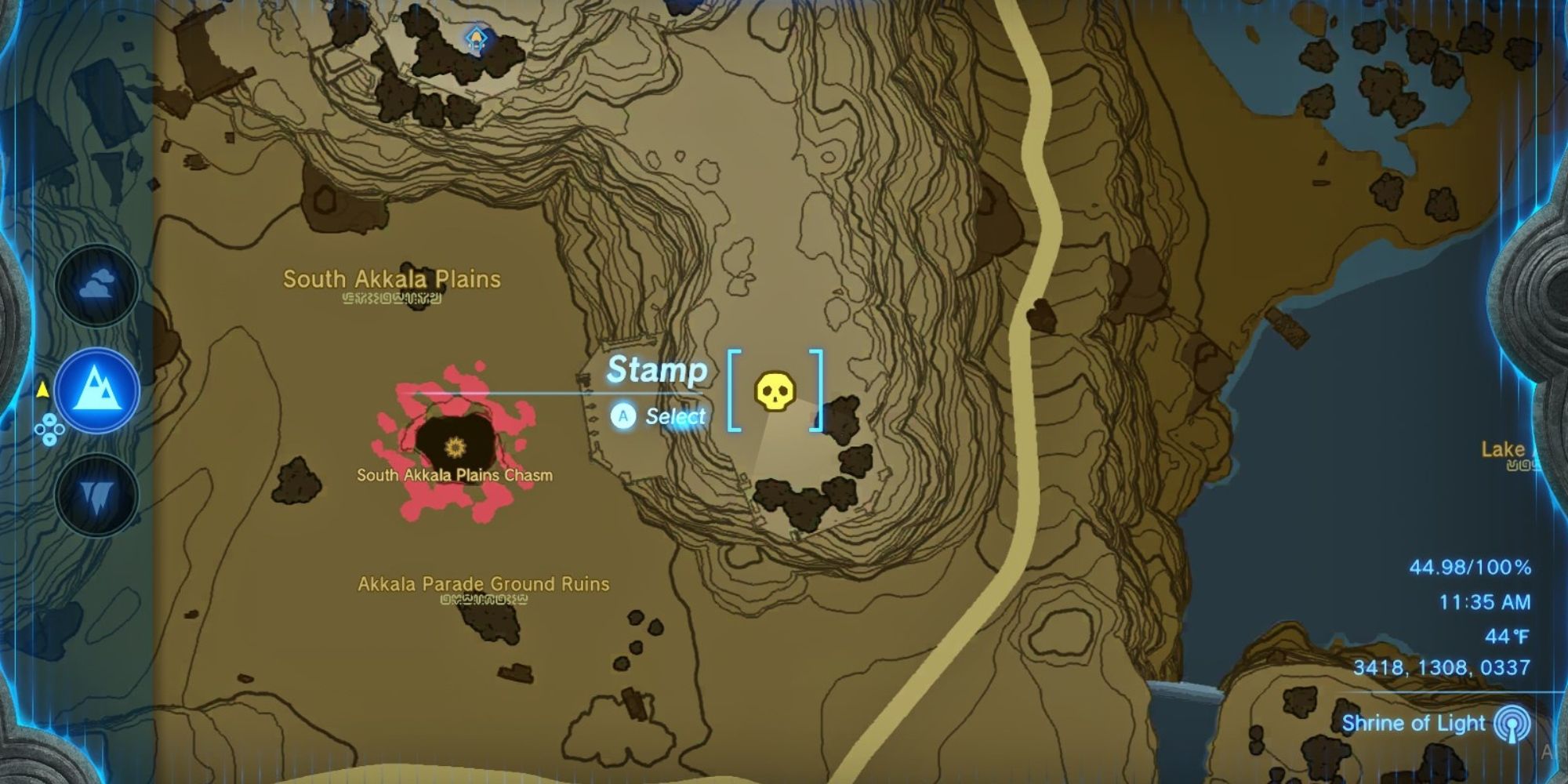Click the map pin marker at the top
1568x784 pixels.
[476, 35]
